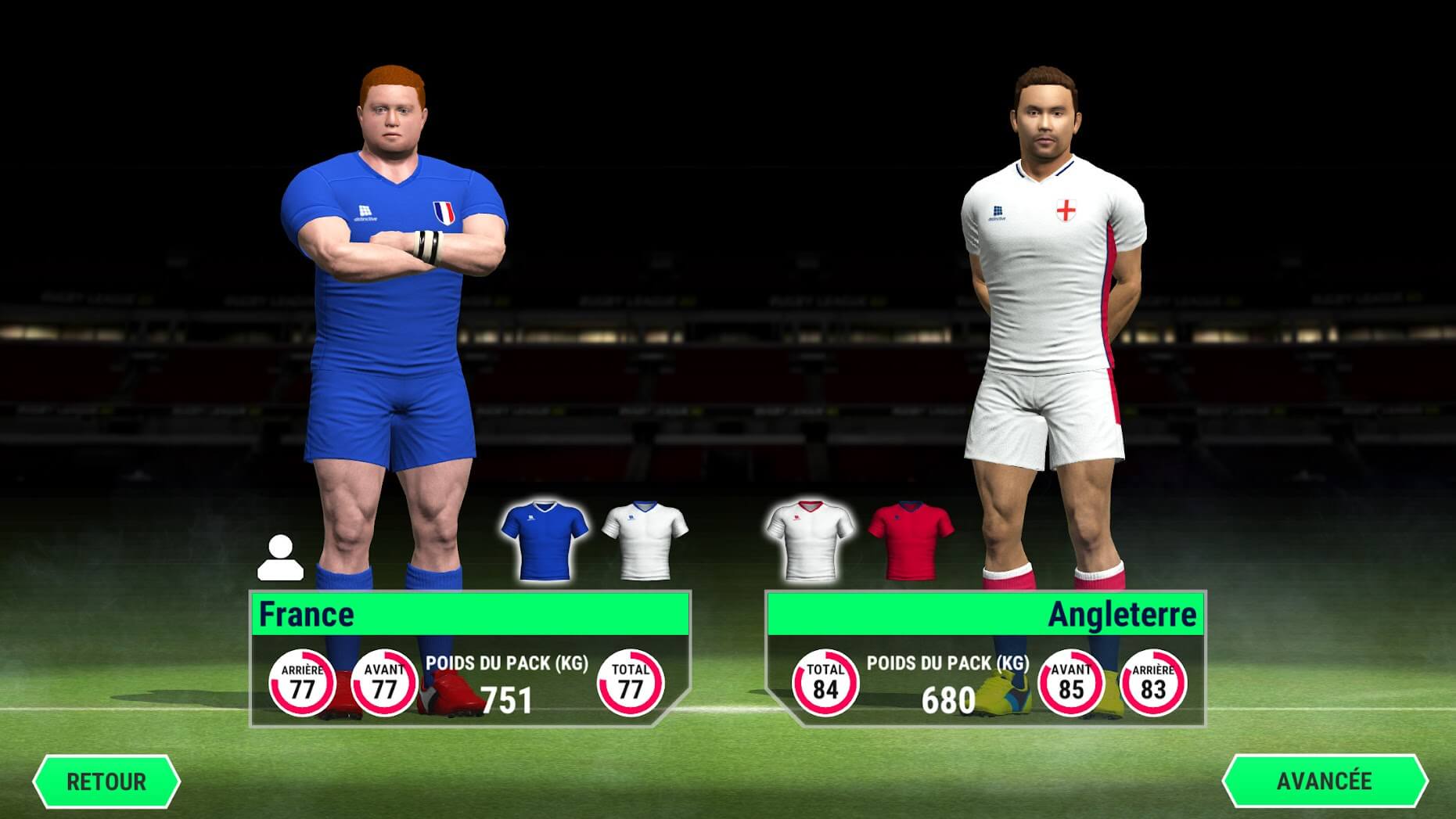Proceed with the AVANCÉE button
This screenshot has height=819, width=1456.
pos(1324,781)
